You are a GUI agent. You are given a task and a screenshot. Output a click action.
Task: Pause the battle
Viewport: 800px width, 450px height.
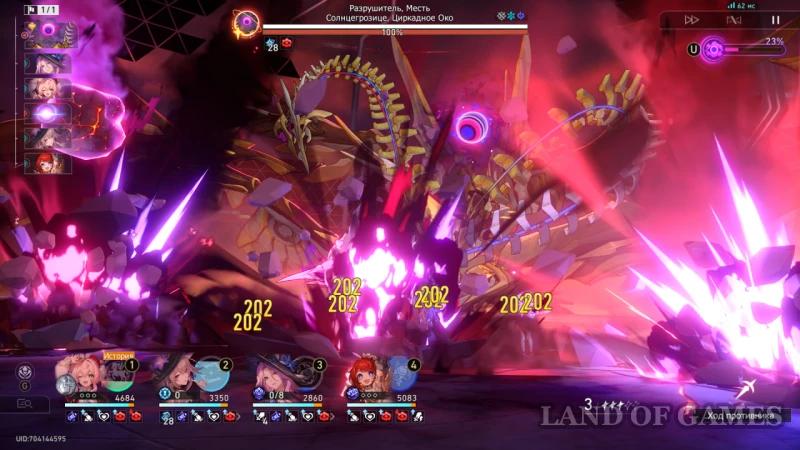775,19
